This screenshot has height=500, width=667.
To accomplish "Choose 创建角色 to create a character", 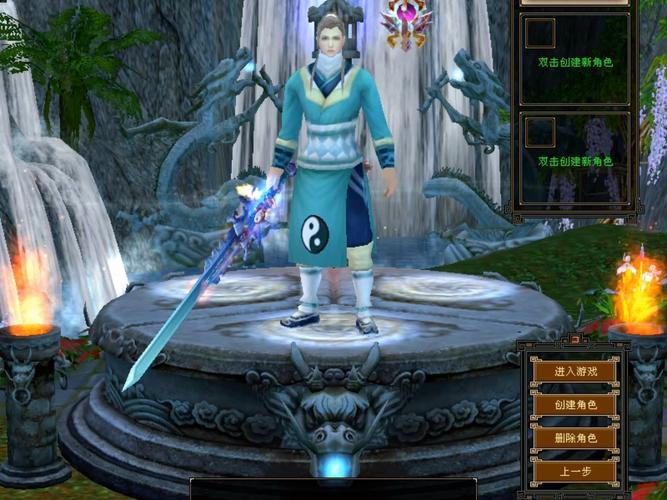I will pos(574,405).
